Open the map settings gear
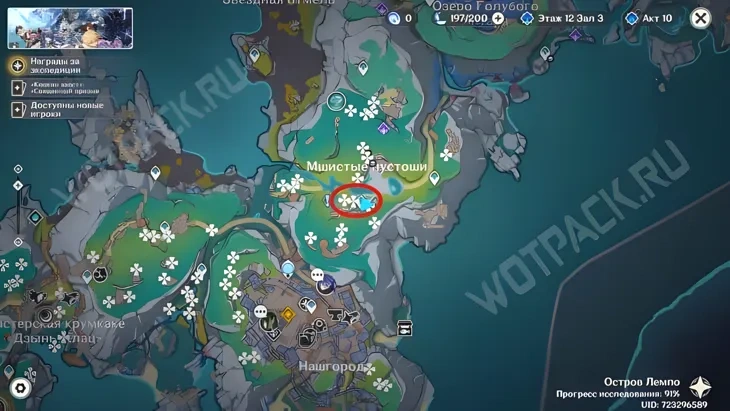 tap(20, 387)
